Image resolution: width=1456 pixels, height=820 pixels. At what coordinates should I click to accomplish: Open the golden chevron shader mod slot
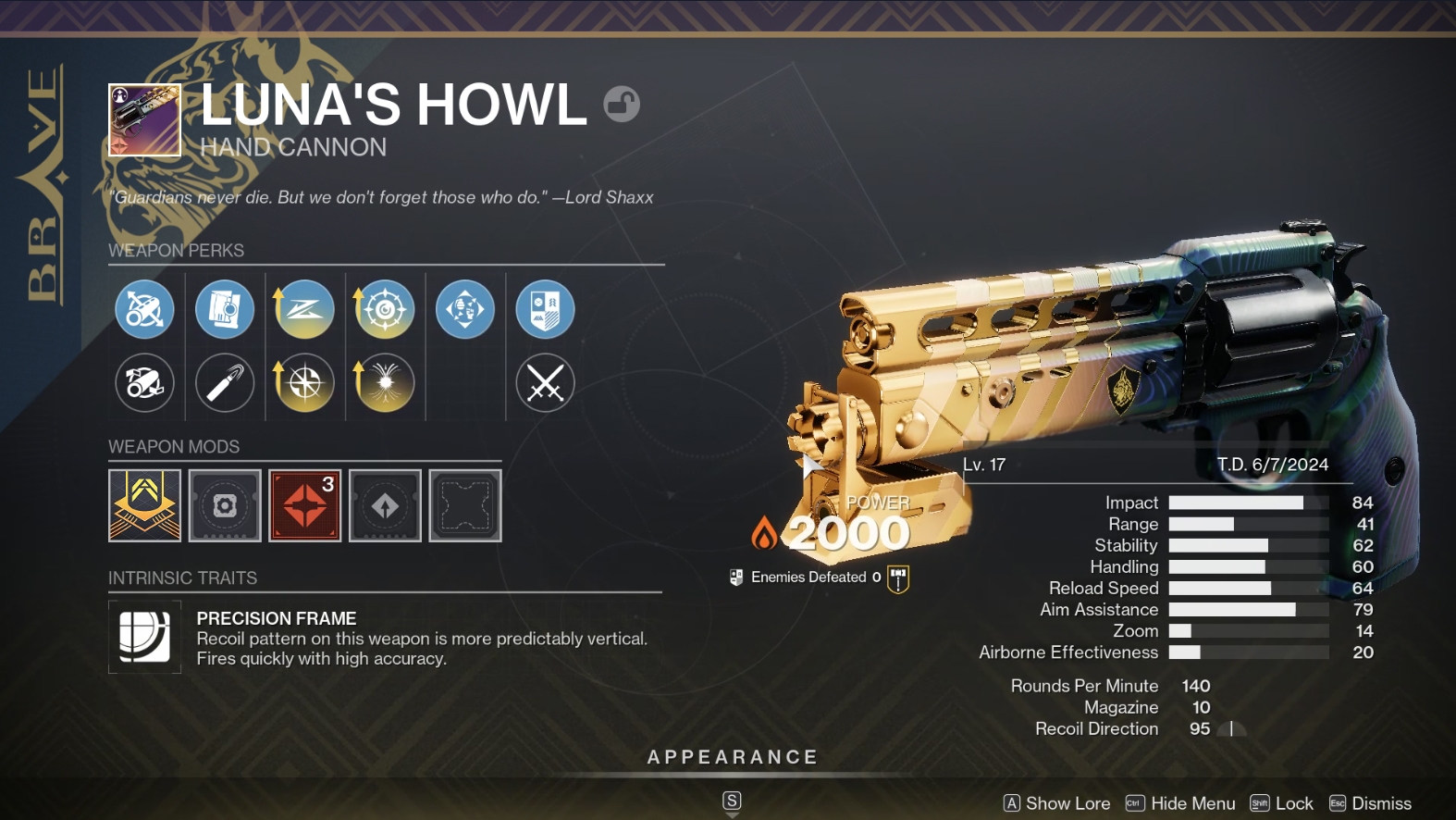click(x=144, y=505)
